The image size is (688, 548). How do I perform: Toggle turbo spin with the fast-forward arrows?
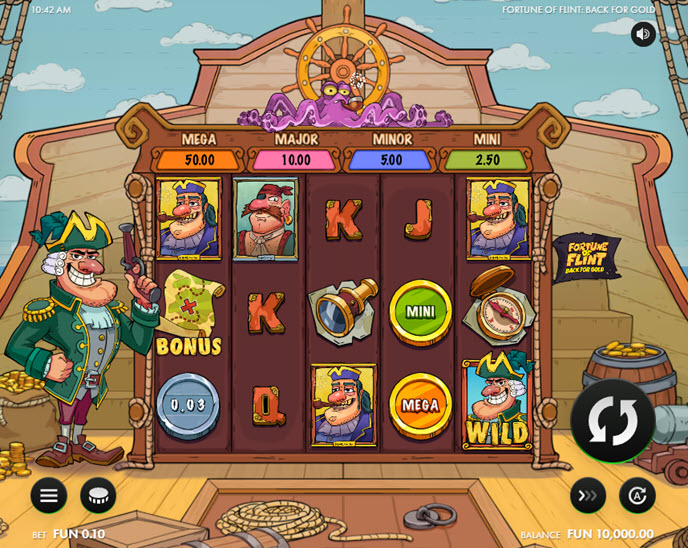pos(588,495)
